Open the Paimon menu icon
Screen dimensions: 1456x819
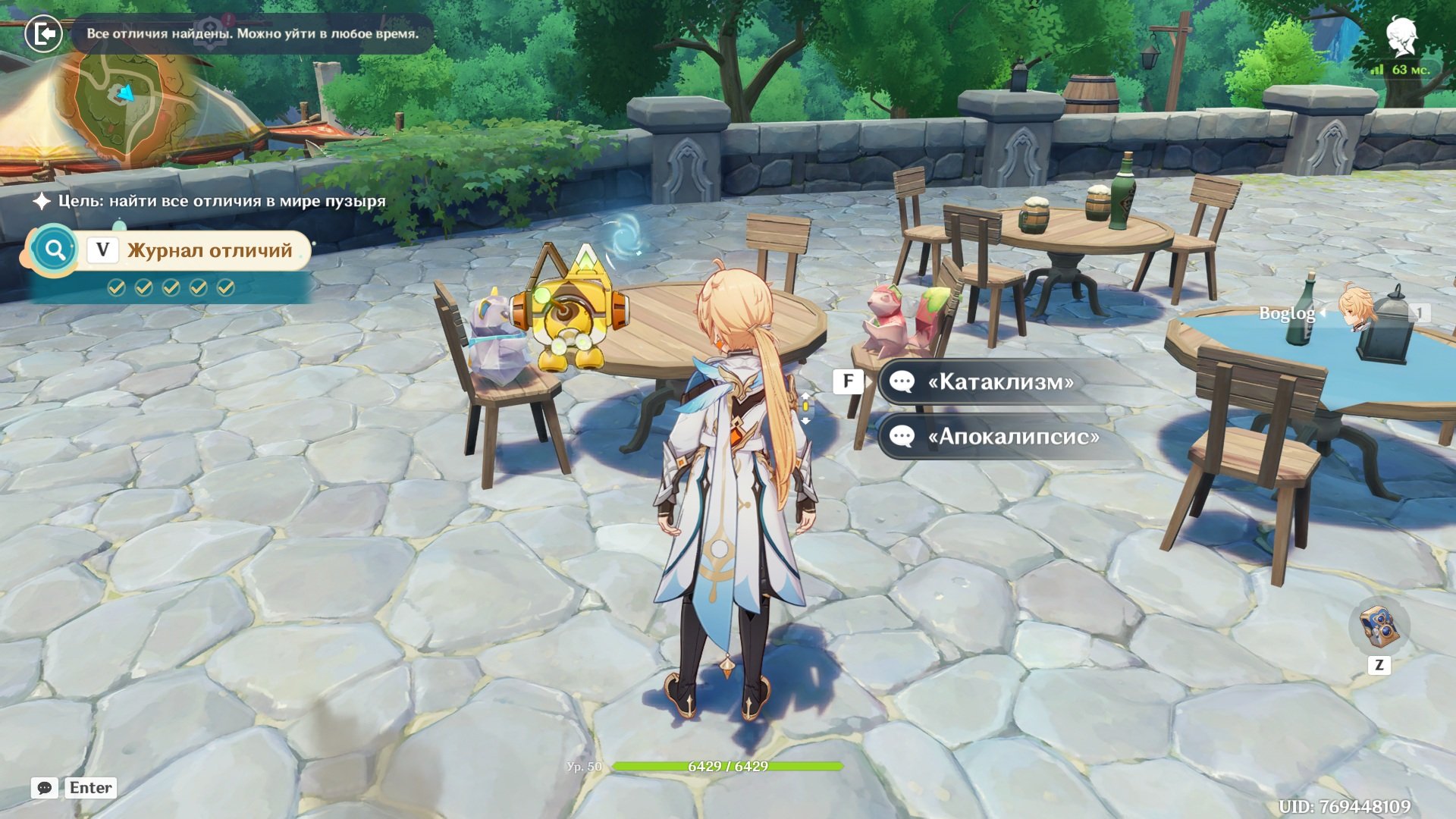[1401, 38]
